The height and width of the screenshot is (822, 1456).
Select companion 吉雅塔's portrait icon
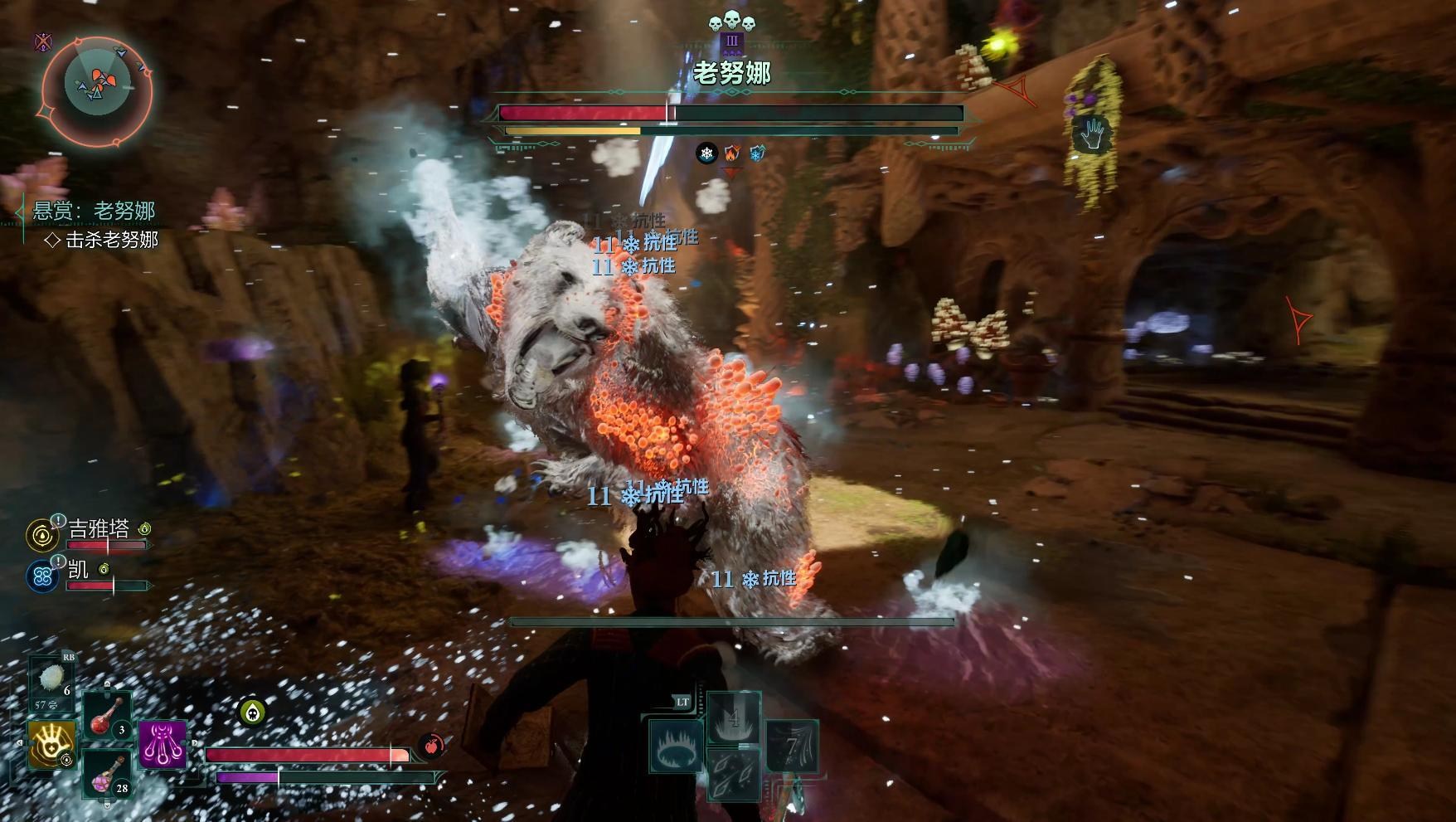point(42,536)
